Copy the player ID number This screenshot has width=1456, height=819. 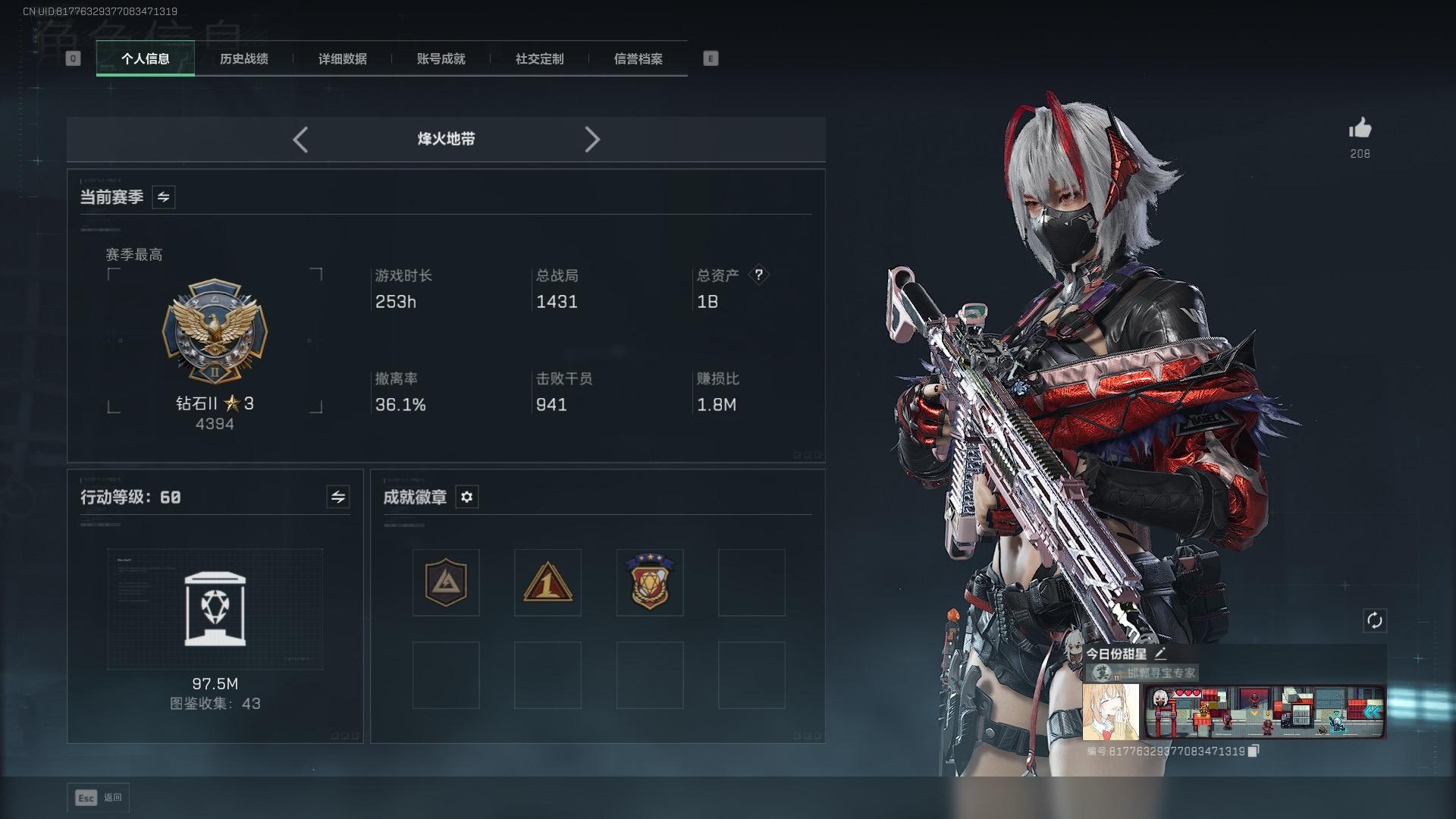pos(1254,751)
